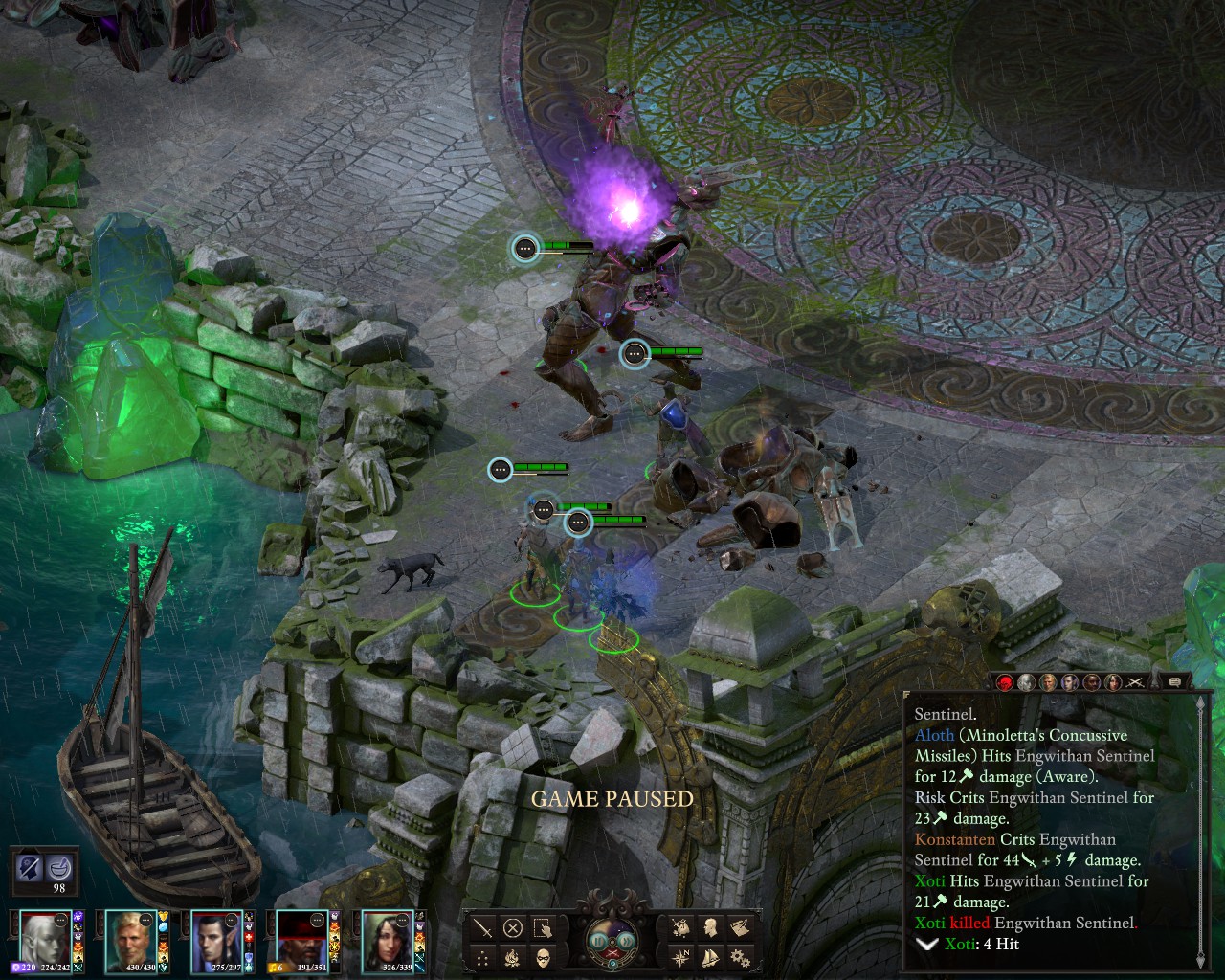Select the dark-haired elf portrait
The image size is (1225, 980).
coord(216,940)
